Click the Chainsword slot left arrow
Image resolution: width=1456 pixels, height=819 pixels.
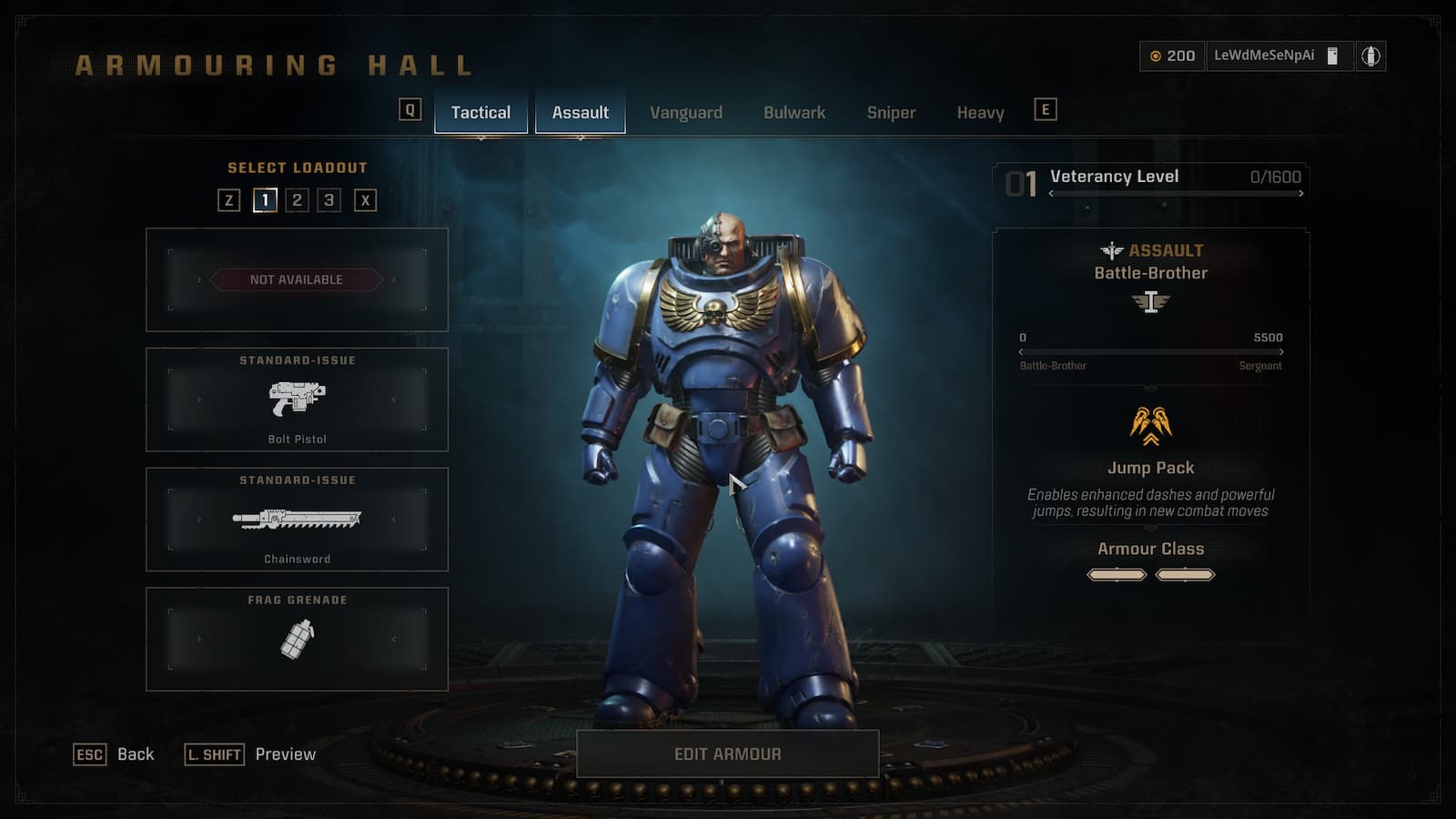point(198,519)
